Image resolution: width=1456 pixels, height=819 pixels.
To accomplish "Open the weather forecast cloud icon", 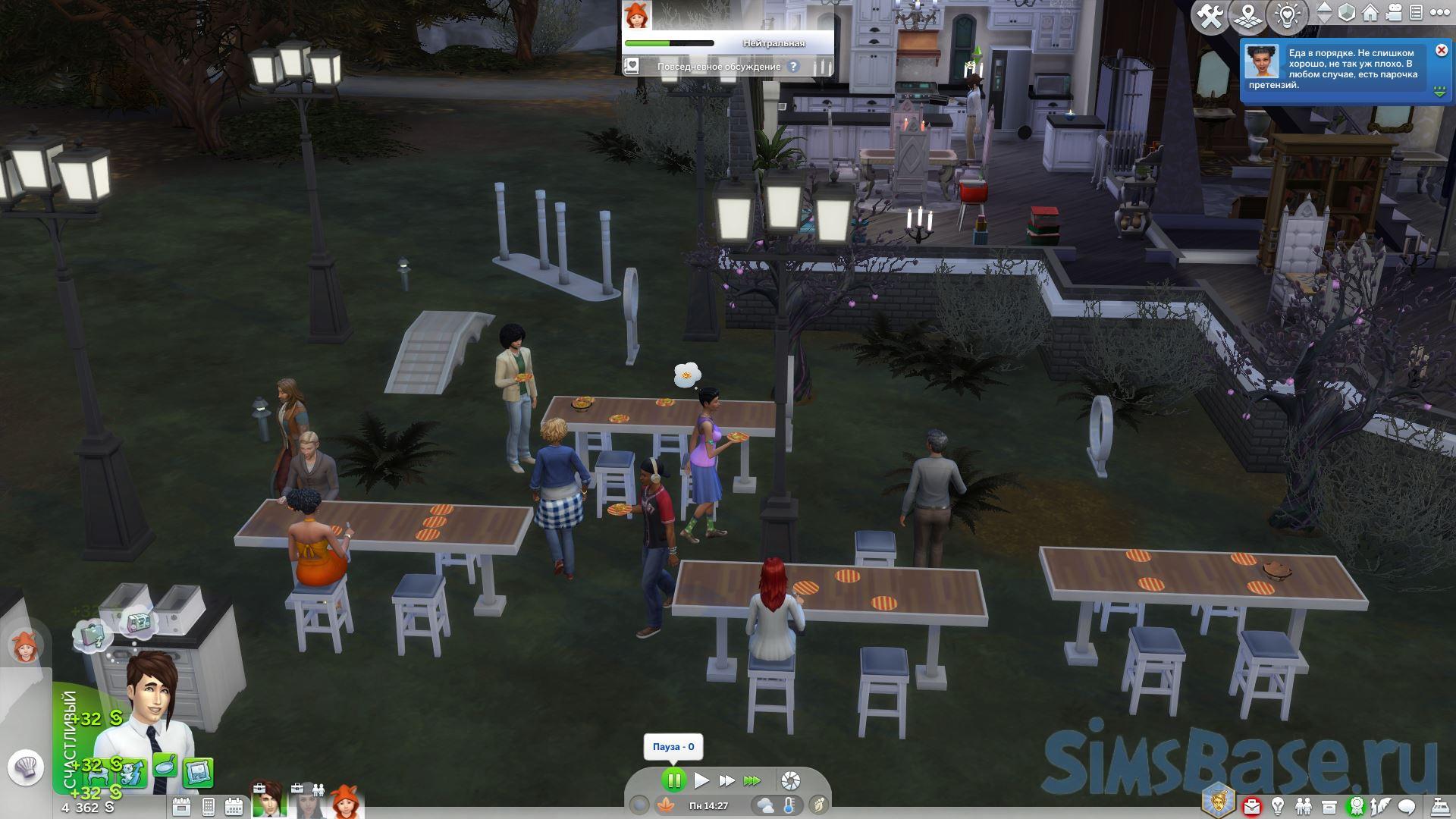I will 764,805.
